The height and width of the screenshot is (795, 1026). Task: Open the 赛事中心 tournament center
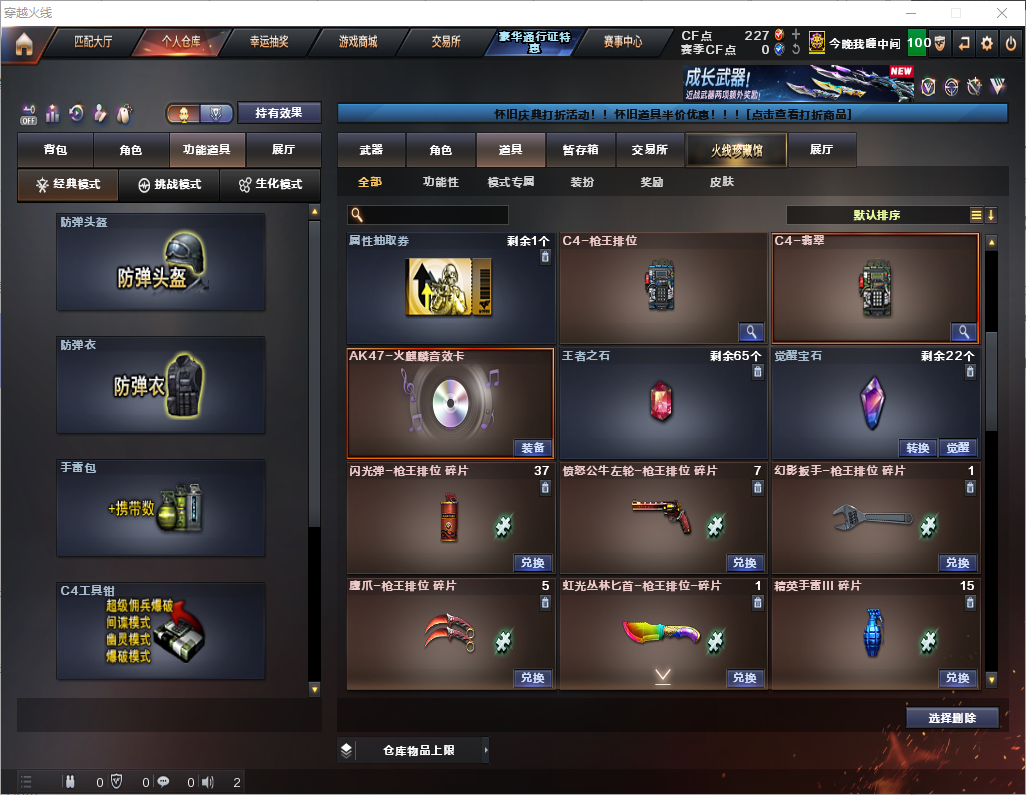[x=622, y=42]
